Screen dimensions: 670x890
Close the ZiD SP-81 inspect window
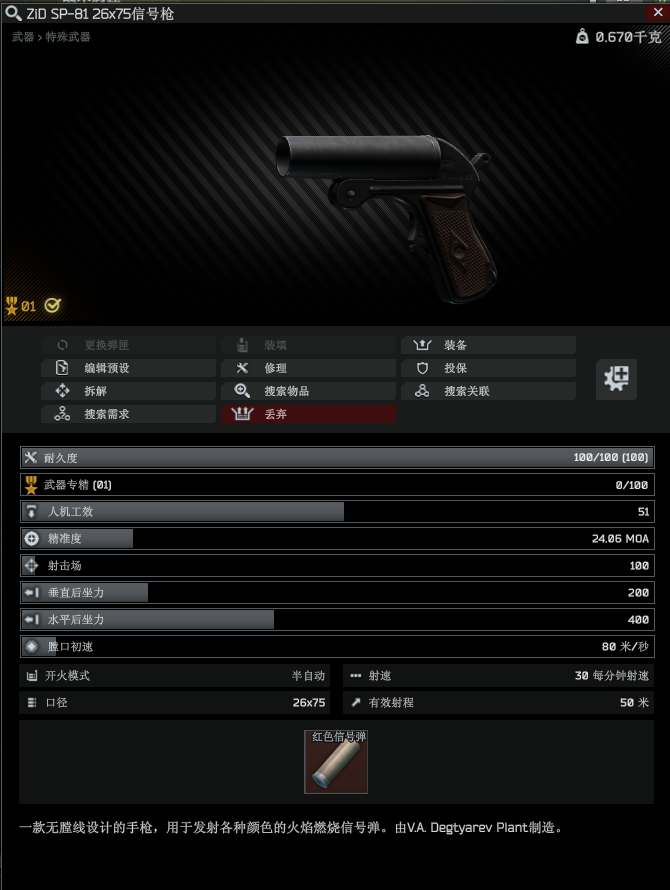pos(658,13)
